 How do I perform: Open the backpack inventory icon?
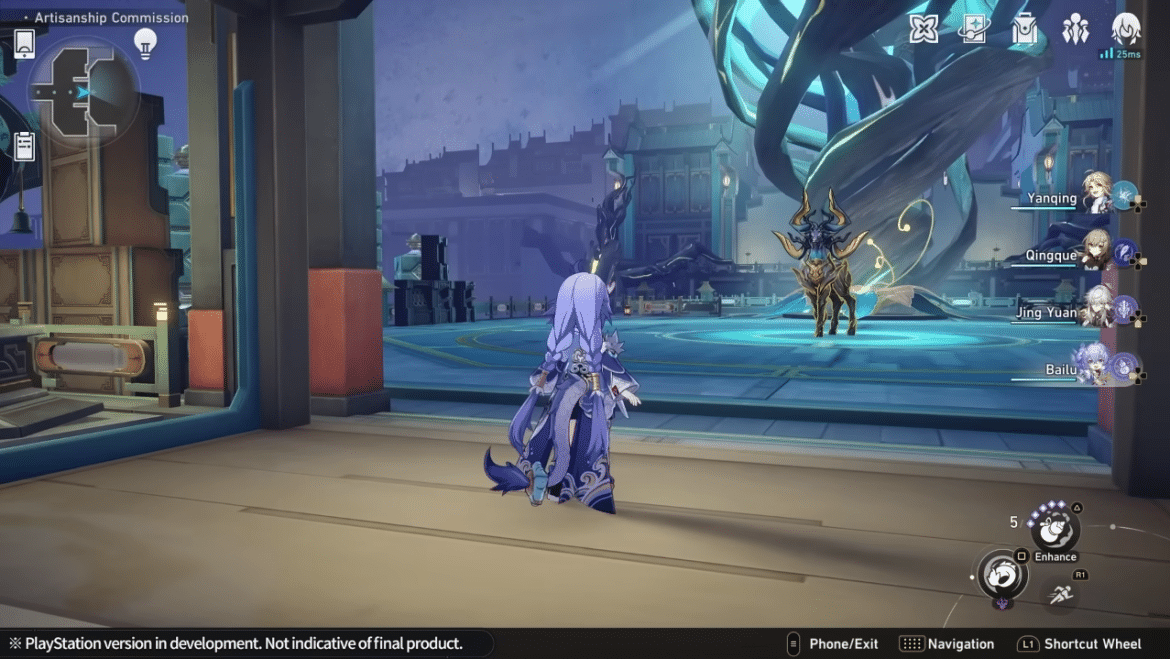click(1024, 30)
